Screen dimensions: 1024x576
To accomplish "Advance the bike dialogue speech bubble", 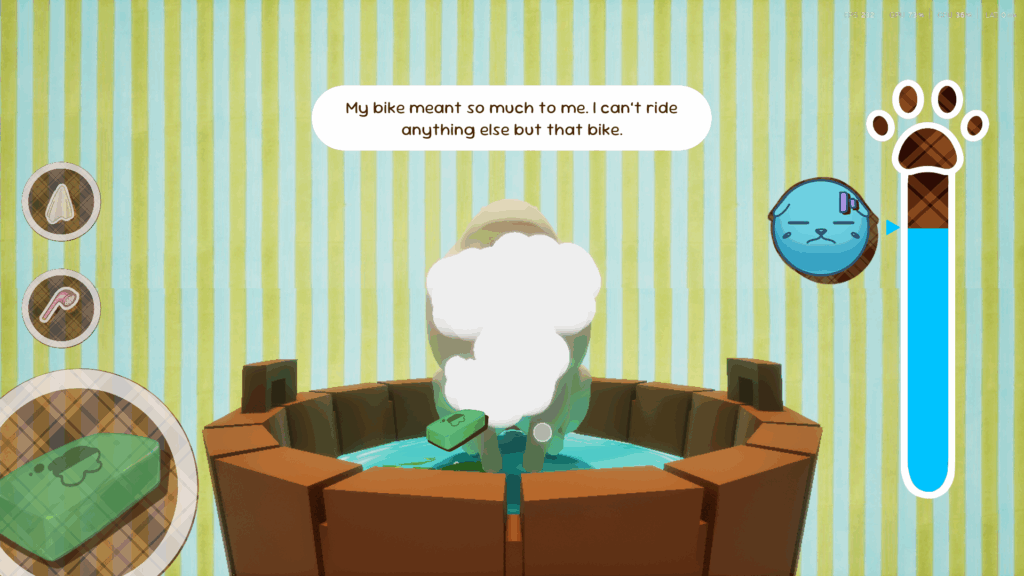I will click(x=511, y=118).
